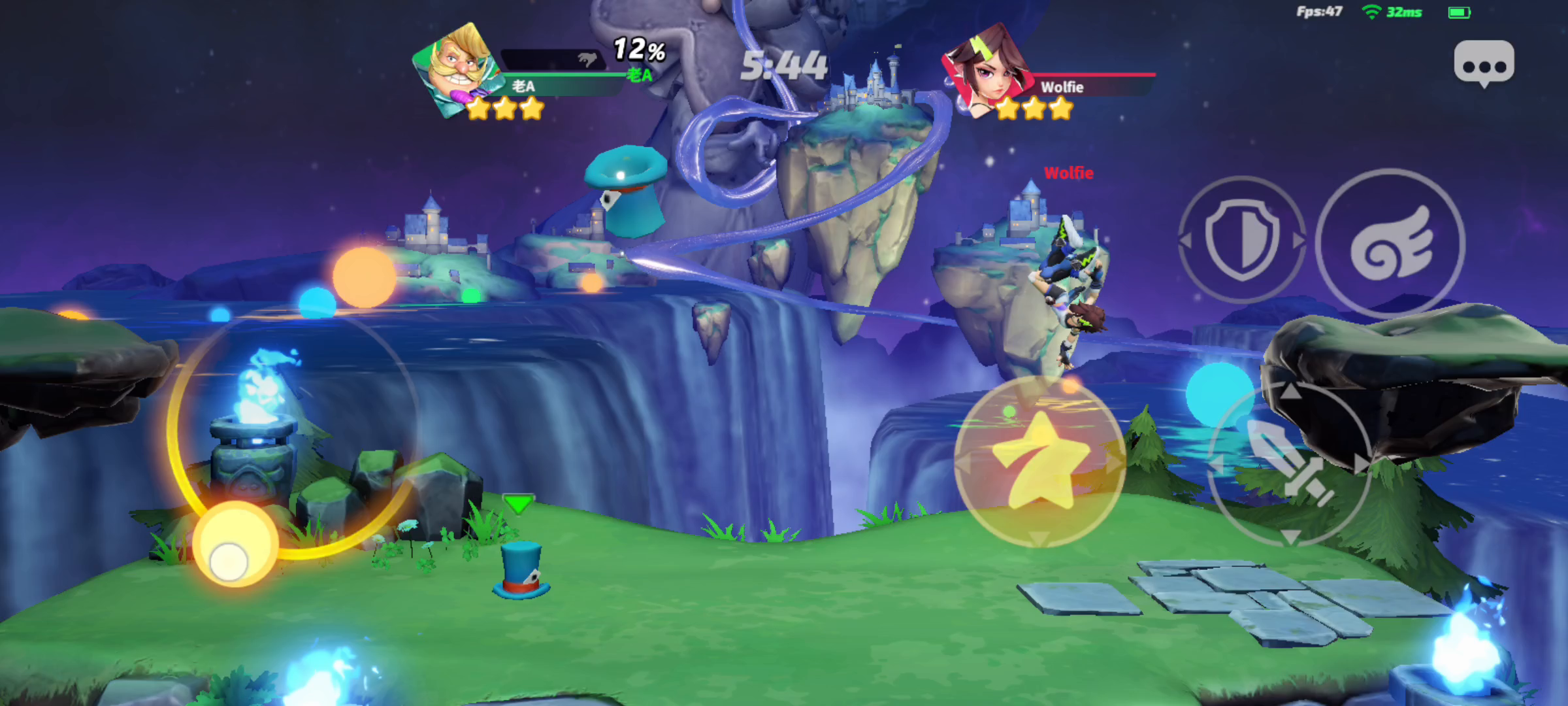Screen dimensions: 1568x706
Task: Touch the glowing movement joystick knob
Action: click(x=234, y=546)
